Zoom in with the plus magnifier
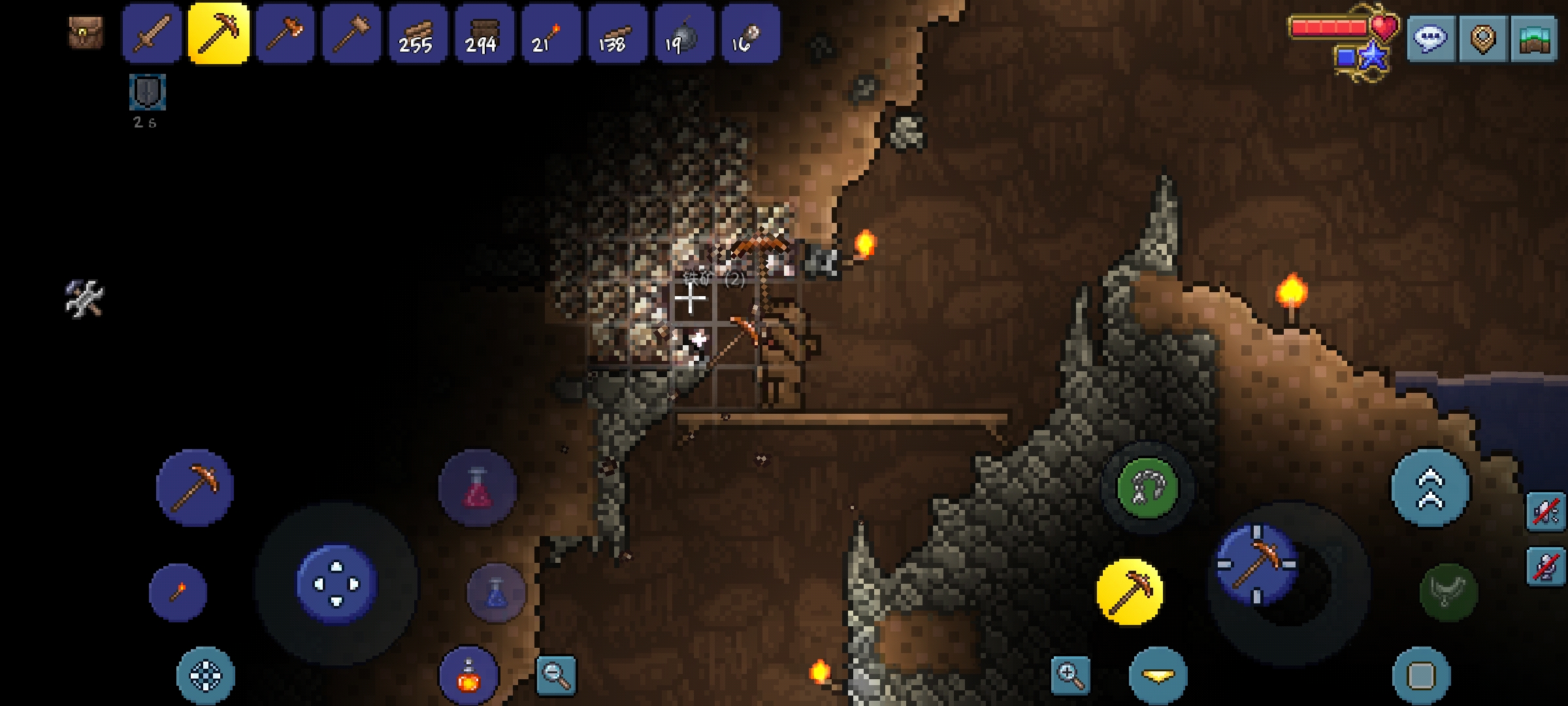1568x706 pixels. pyautogui.click(x=1070, y=675)
